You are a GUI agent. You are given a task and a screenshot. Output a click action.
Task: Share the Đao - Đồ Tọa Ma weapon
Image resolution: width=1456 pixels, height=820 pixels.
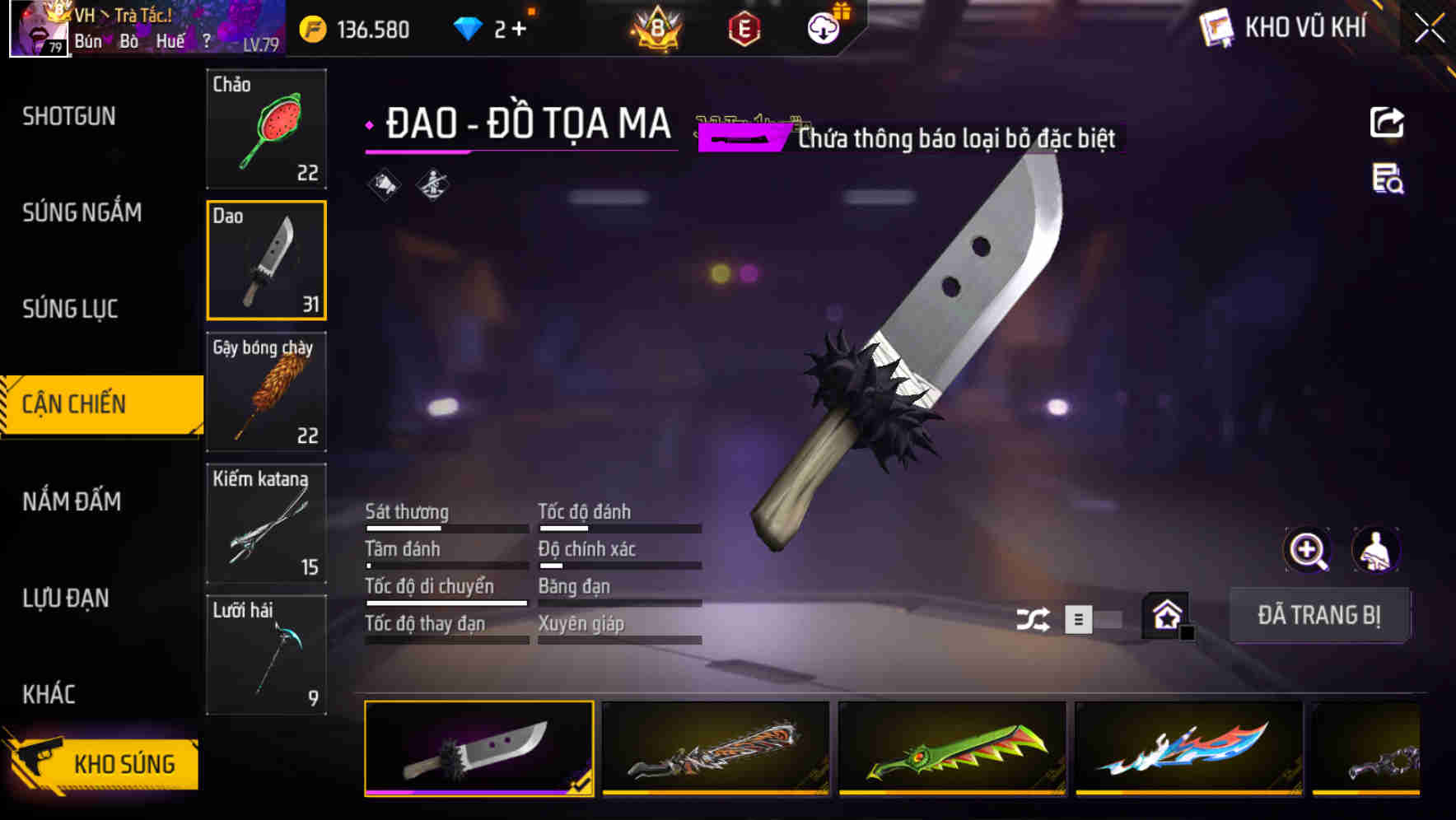(1388, 121)
